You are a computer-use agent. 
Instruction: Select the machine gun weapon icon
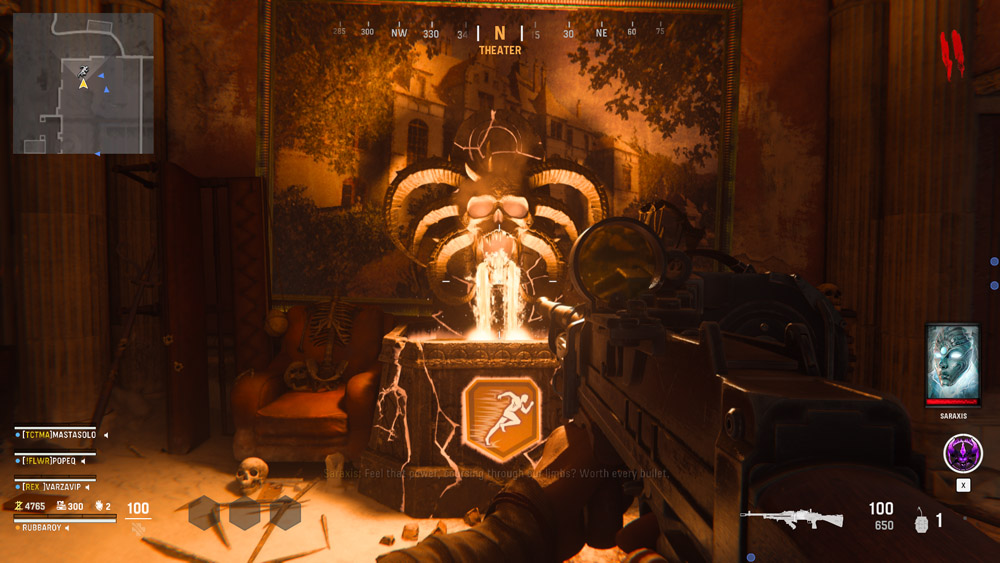[x=791, y=518]
